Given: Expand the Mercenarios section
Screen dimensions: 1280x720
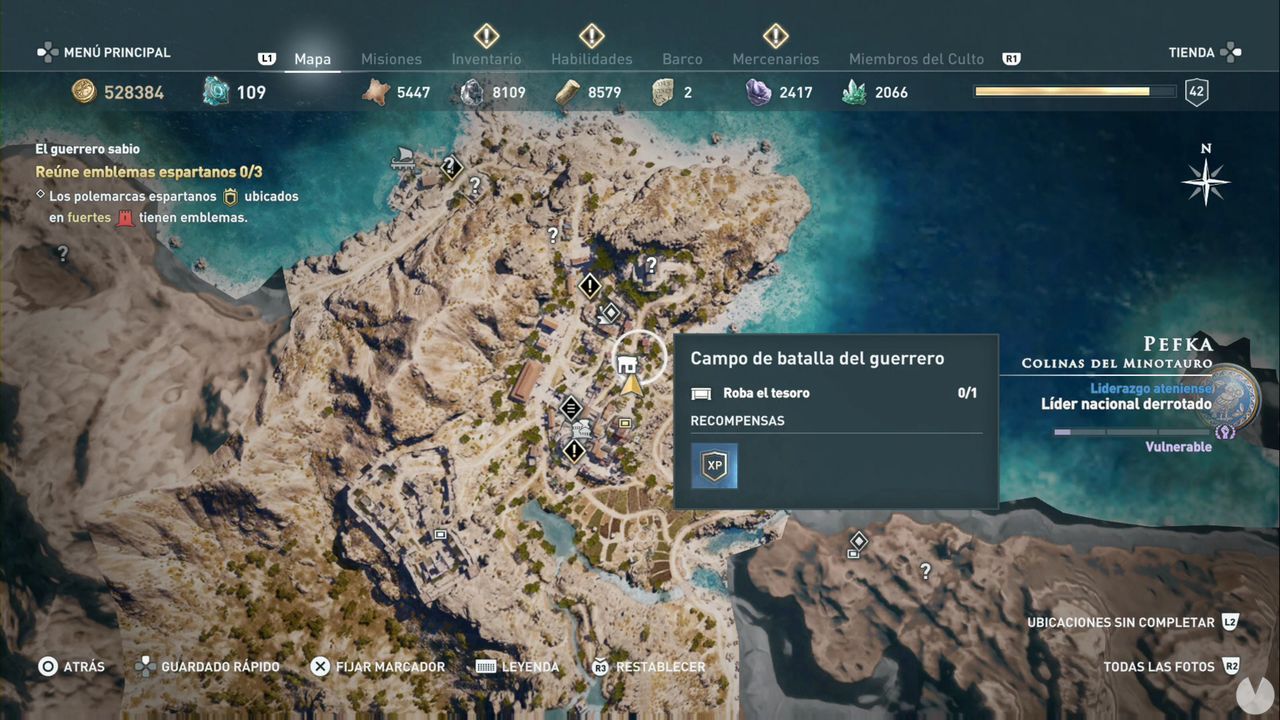Looking at the screenshot, I should coord(776,59).
